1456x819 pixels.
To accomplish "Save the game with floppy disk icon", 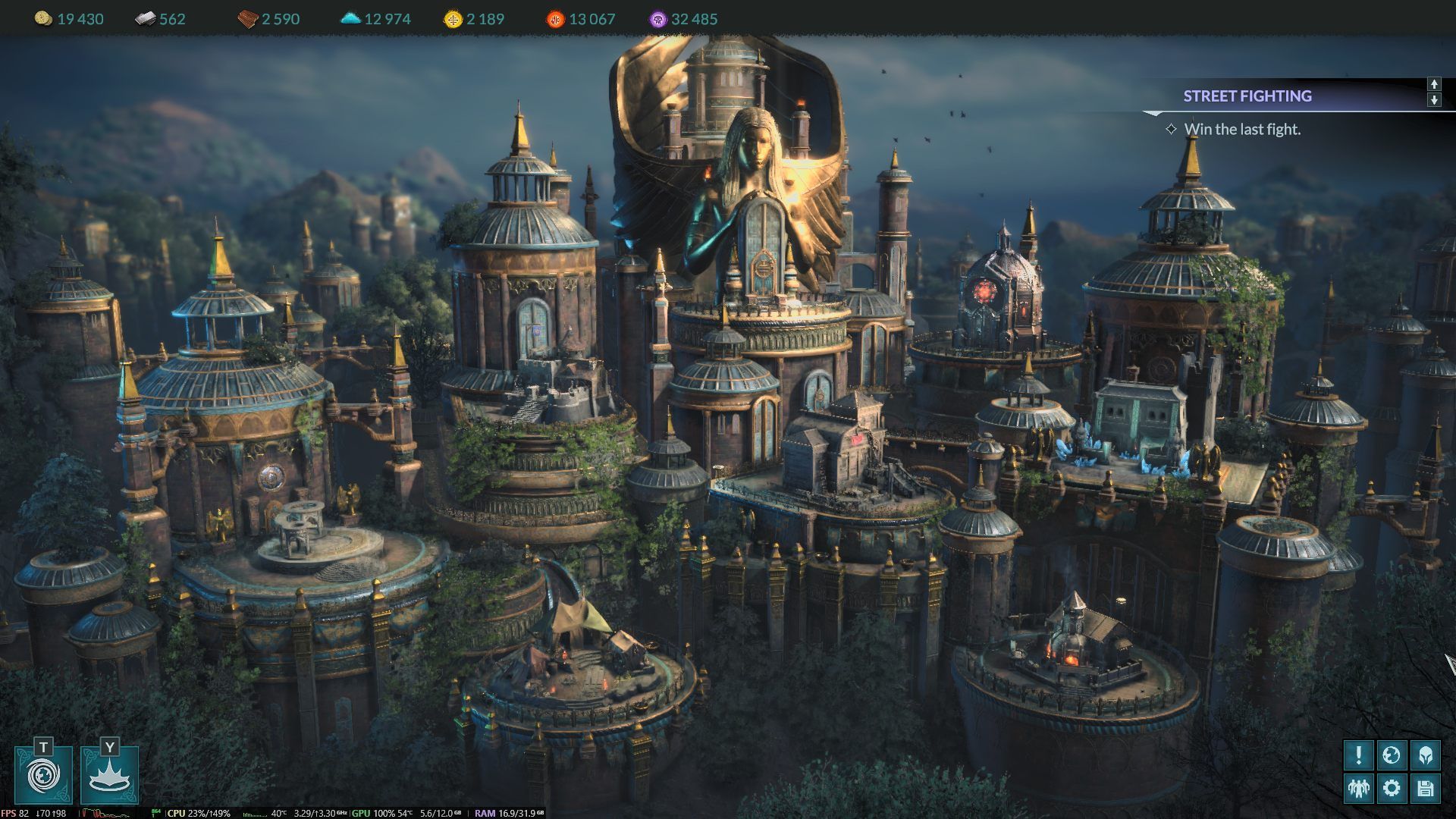I will 1425,789.
